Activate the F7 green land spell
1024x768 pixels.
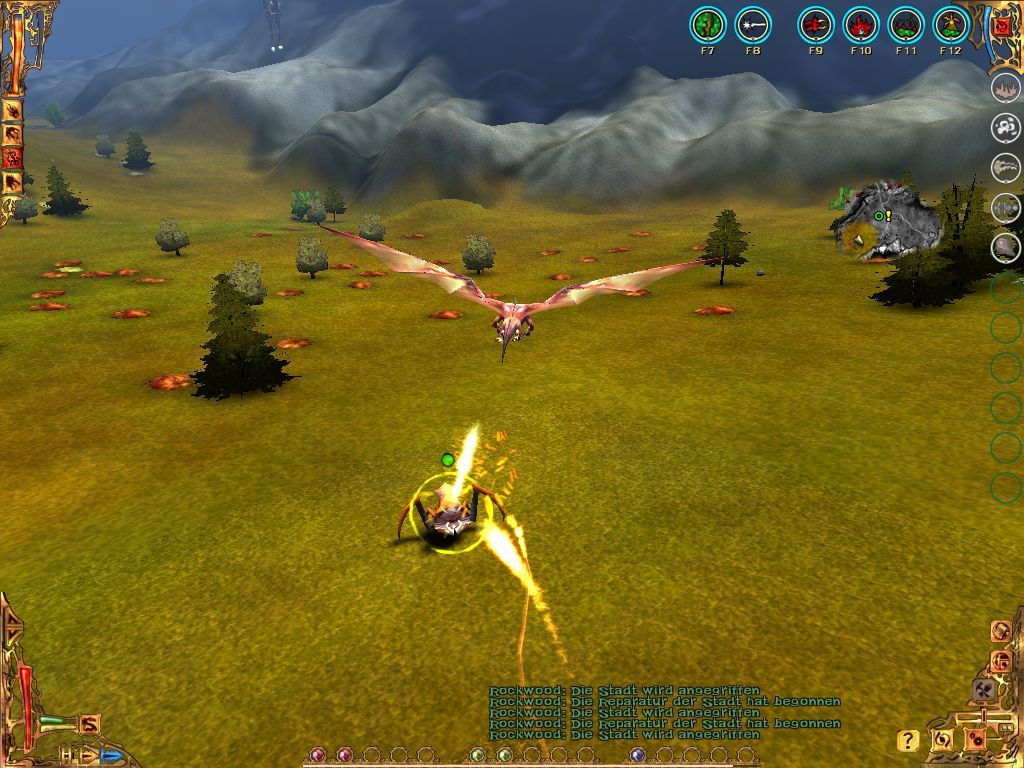click(708, 25)
